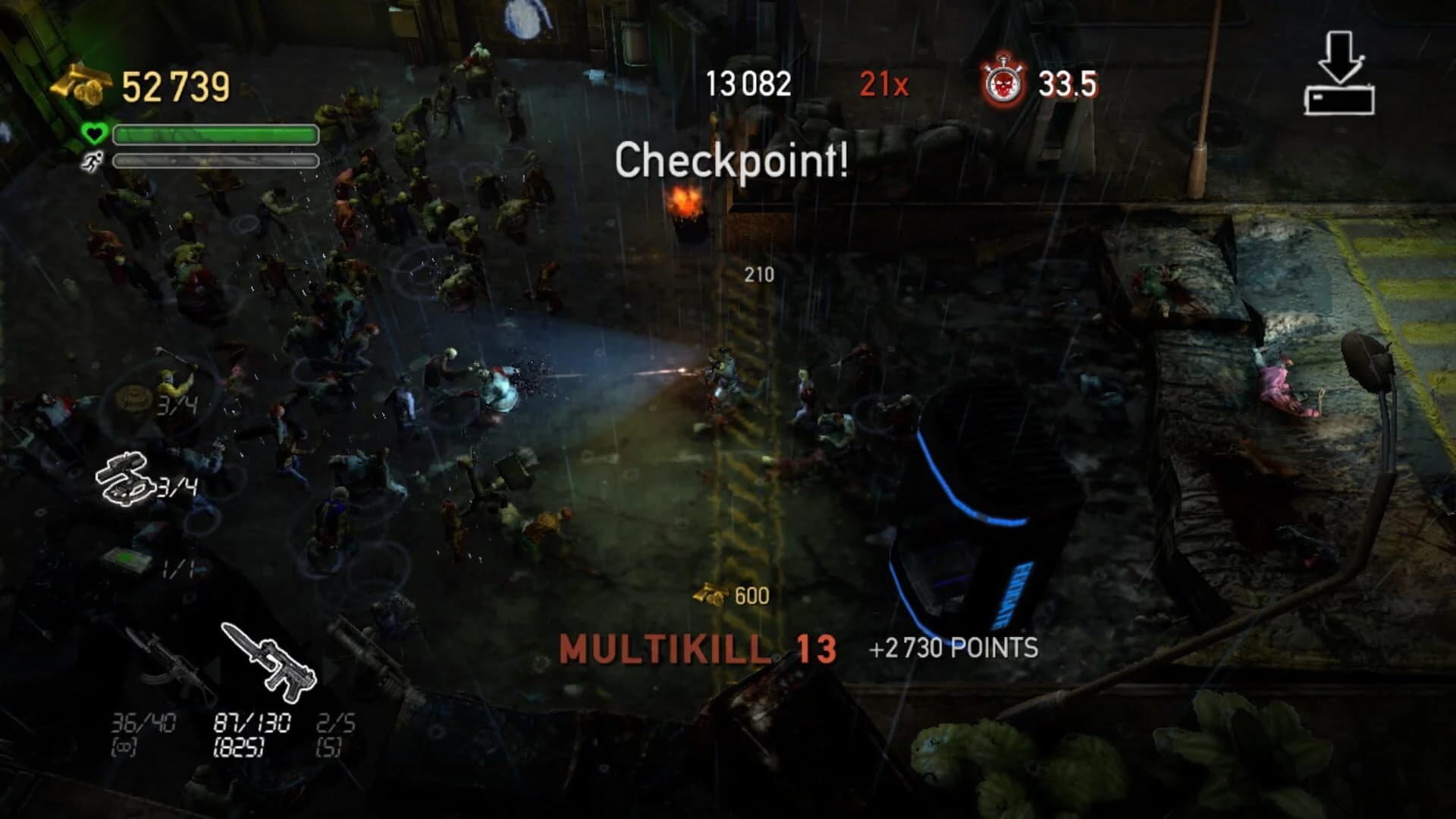Click the +2730 POINTS reward text
Viewport: 1456px width, 819px height.
click(x=952, y=648)
